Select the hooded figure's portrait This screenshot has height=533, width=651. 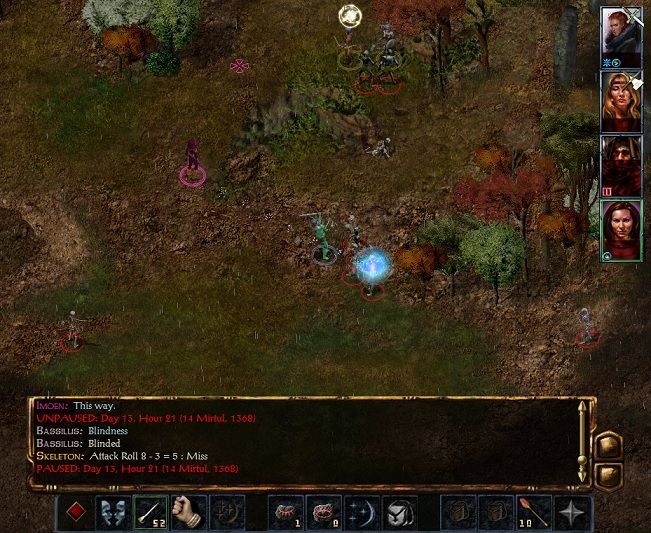click(x=620, y=164)
